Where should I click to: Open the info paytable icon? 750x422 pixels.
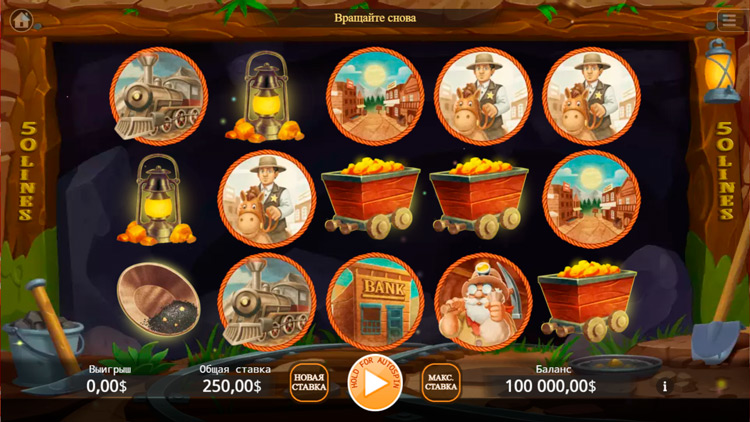pyautogui.click(x=663, y=386)
